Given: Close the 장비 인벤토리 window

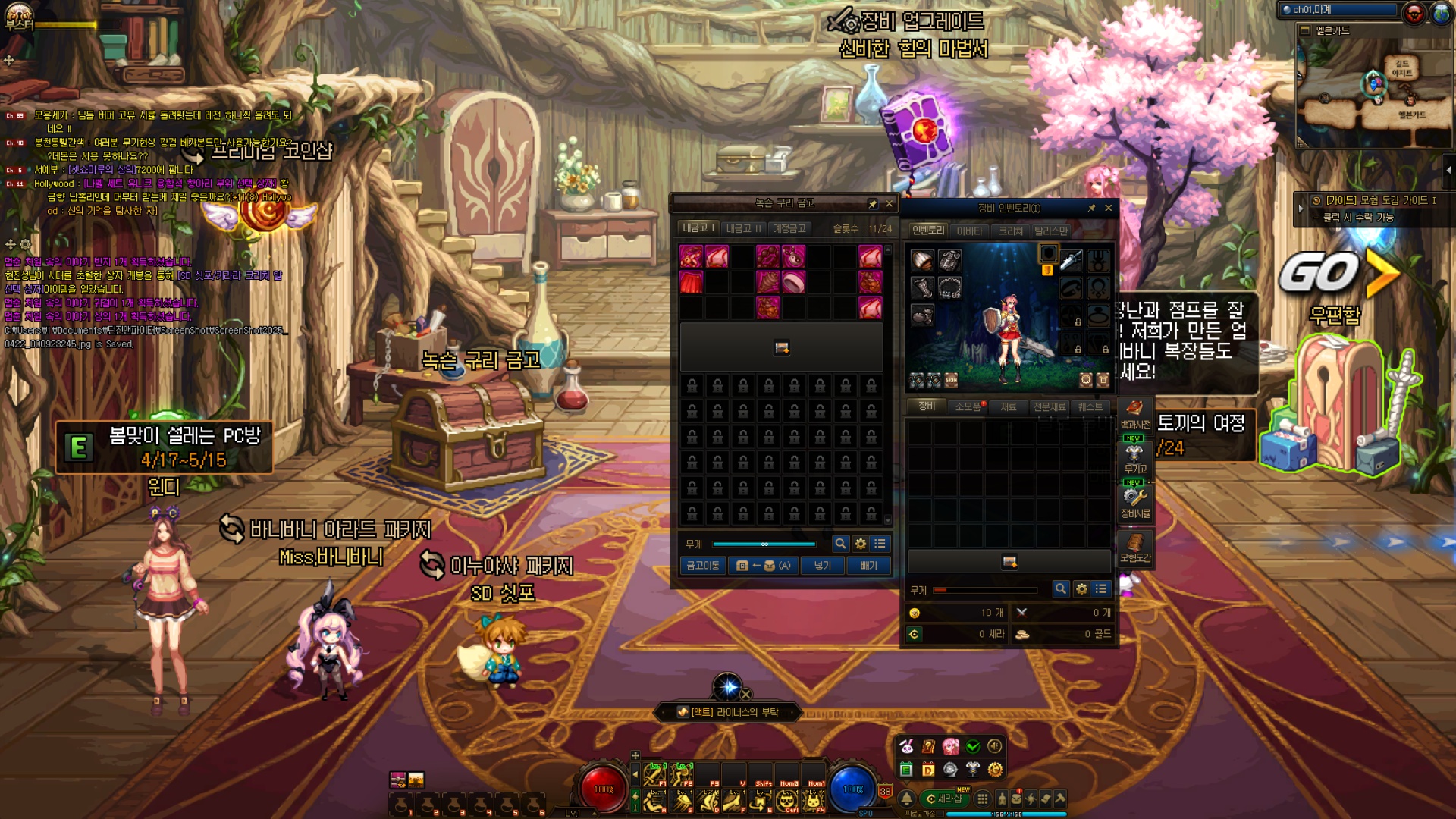Looking at the screenshot, I should (1109, 208).
